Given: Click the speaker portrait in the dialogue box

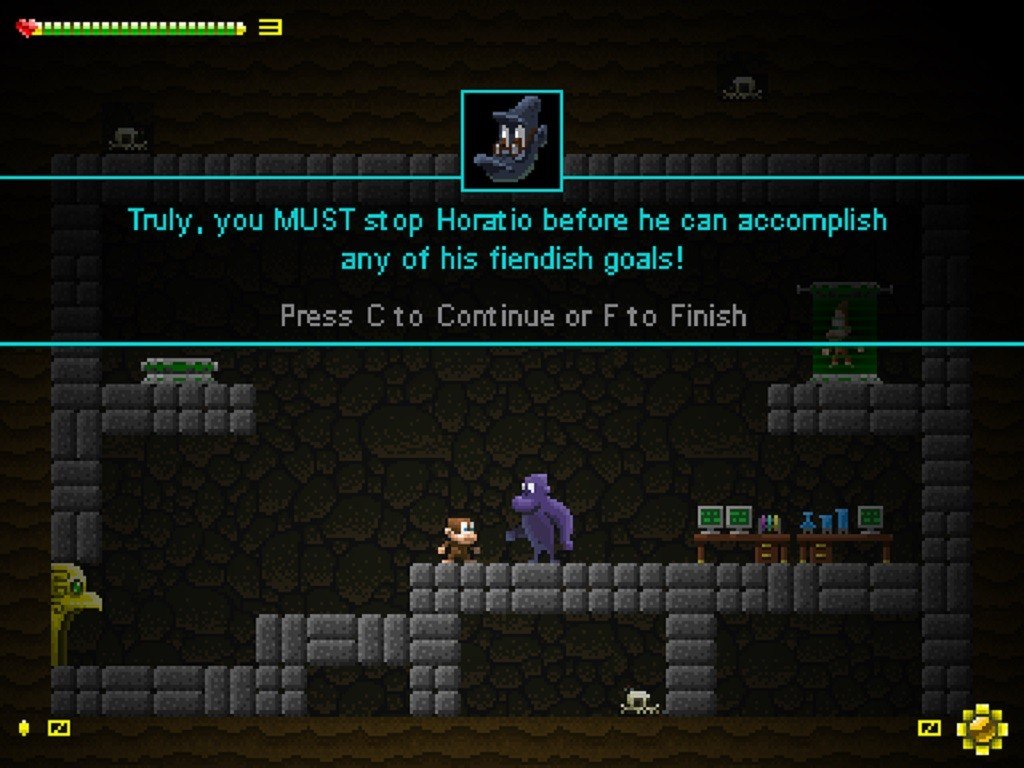Looking at the screenshot, I should click(511, 140).
